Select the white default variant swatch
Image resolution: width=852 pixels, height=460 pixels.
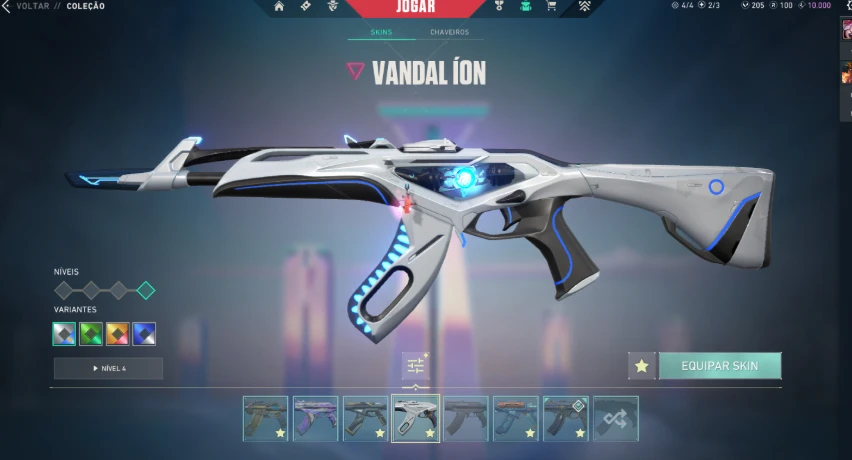point(65,334)
